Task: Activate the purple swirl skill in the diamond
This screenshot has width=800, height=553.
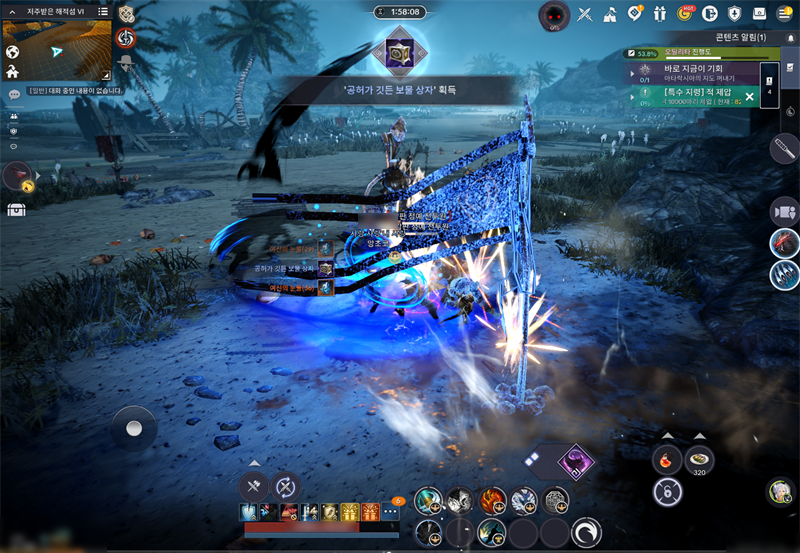Action: click(575, 462)
